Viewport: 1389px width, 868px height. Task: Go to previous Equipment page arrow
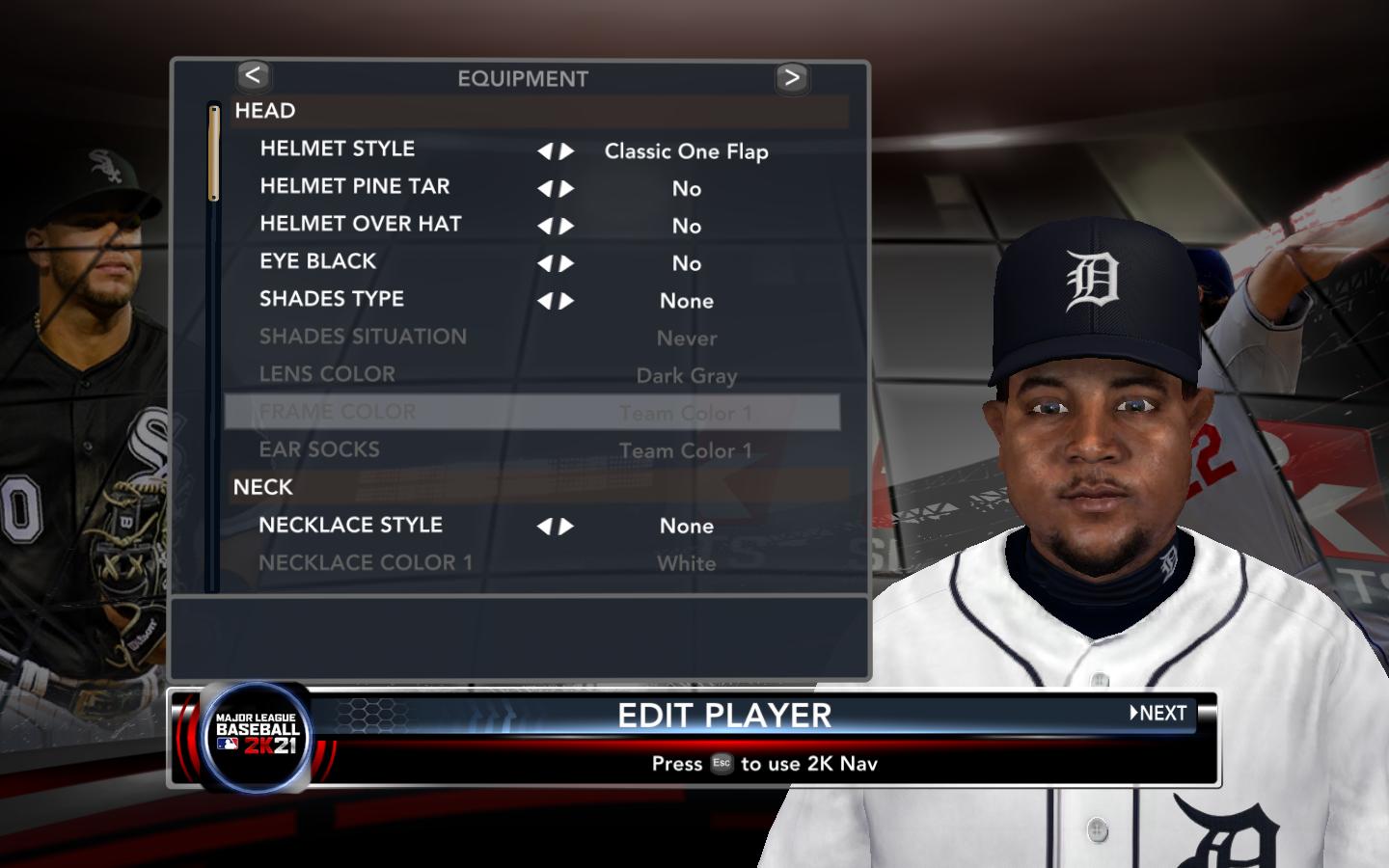[x=253, y=75]
